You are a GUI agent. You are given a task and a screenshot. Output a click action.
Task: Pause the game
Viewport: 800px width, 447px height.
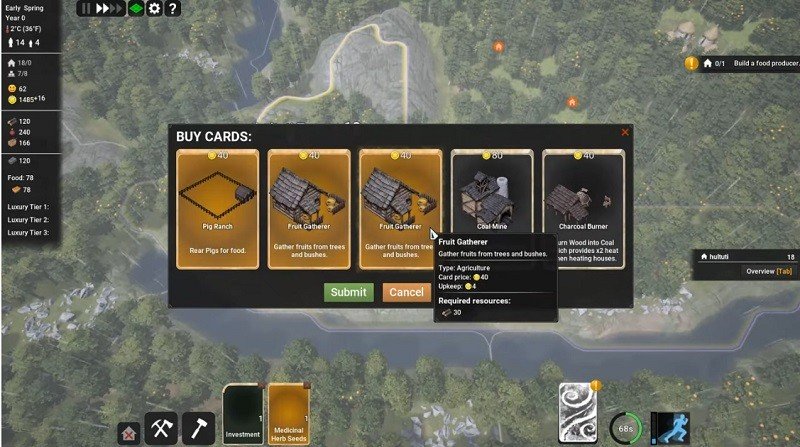tap(85, 8)
